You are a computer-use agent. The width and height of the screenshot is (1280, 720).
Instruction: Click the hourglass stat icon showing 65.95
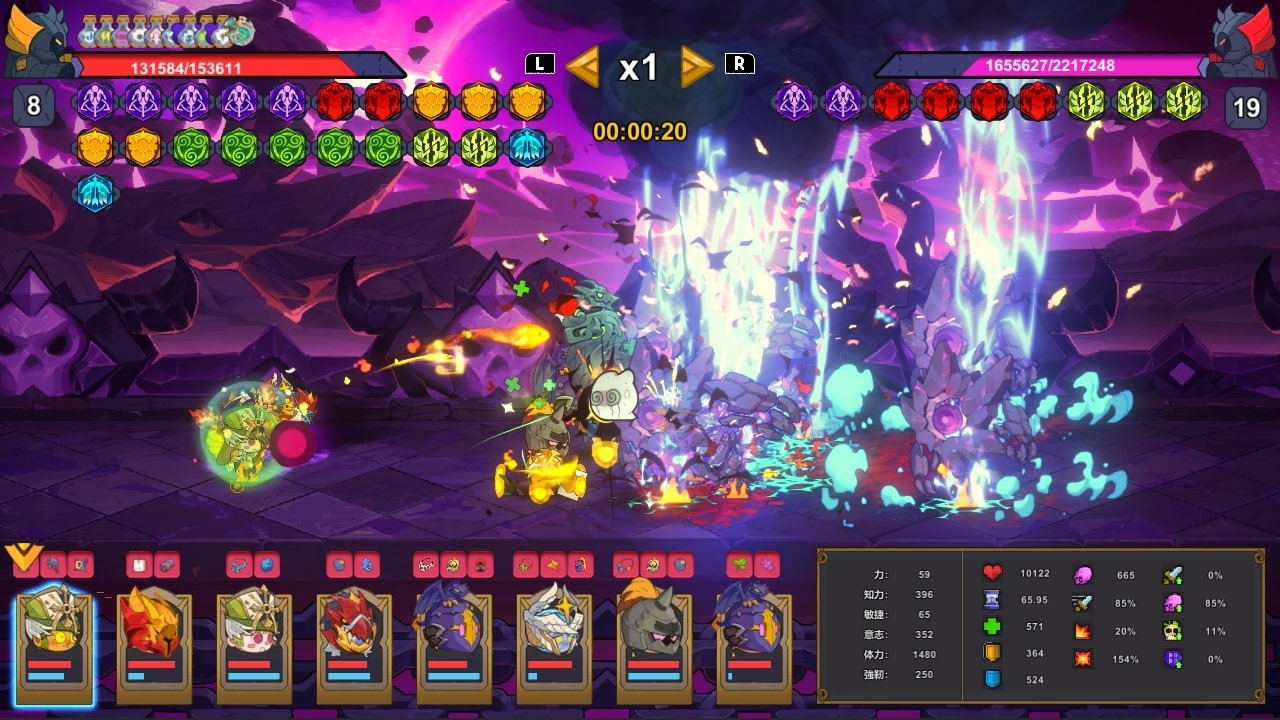coord(992,600)
